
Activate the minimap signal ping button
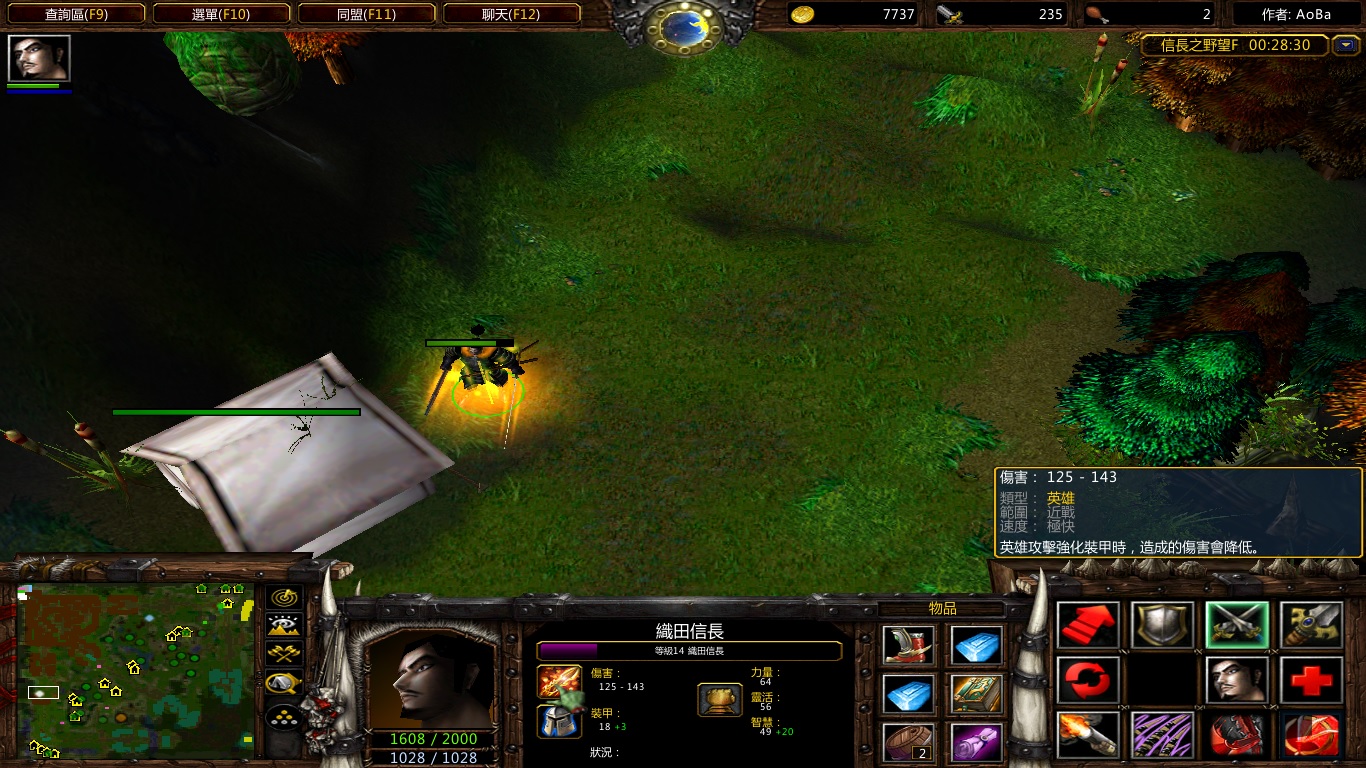pos(284,598)
